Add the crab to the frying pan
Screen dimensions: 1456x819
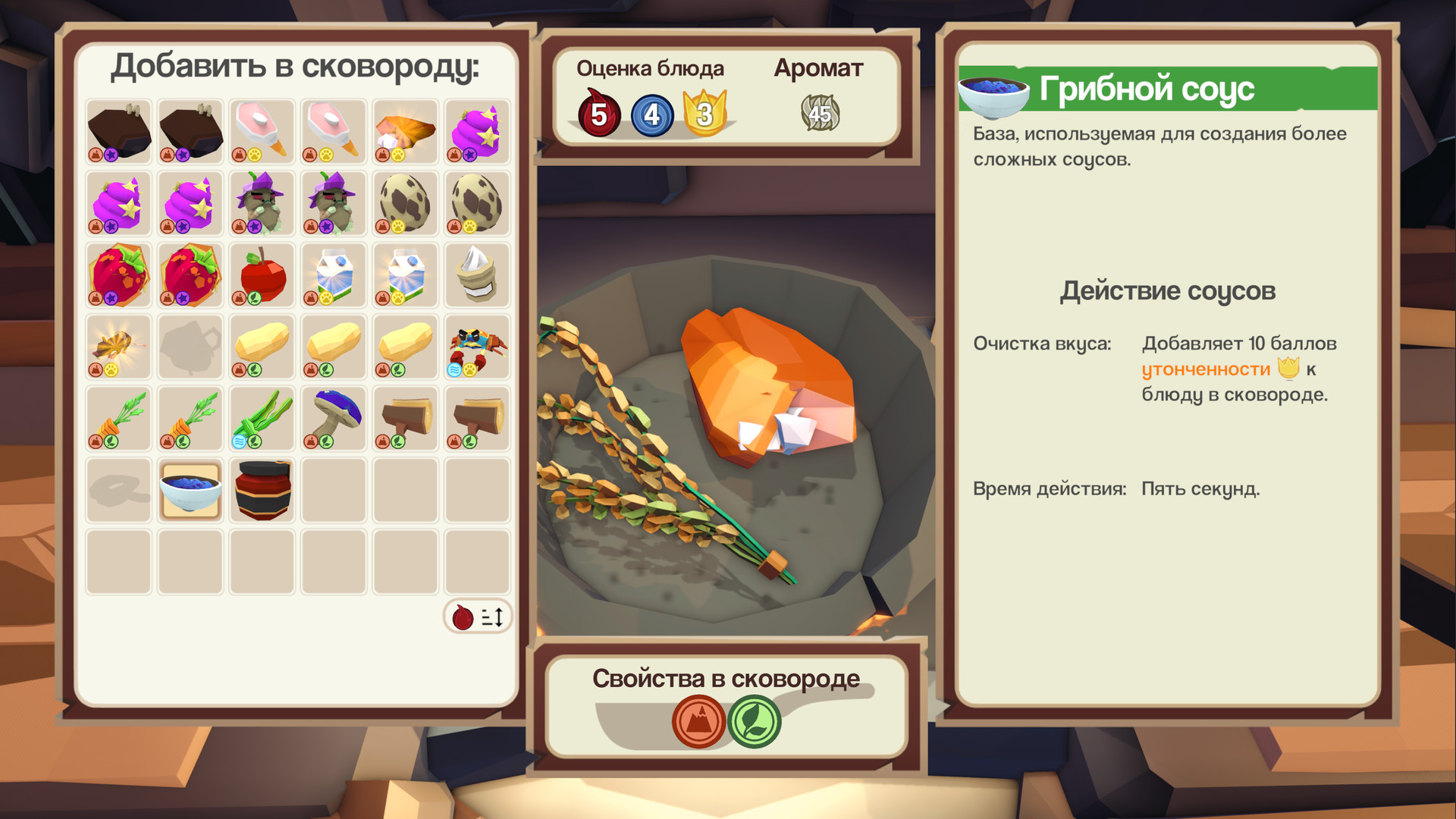click(476, 346)
